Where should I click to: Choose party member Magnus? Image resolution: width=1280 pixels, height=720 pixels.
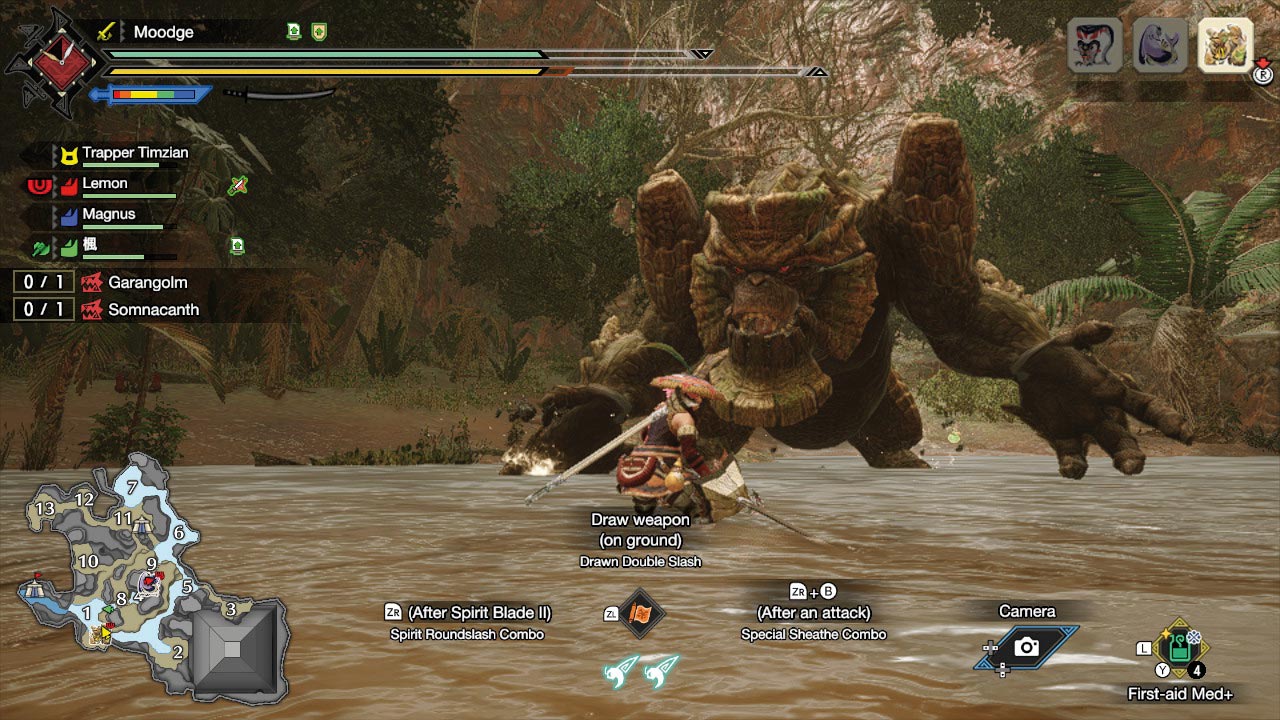pos(108,214)
